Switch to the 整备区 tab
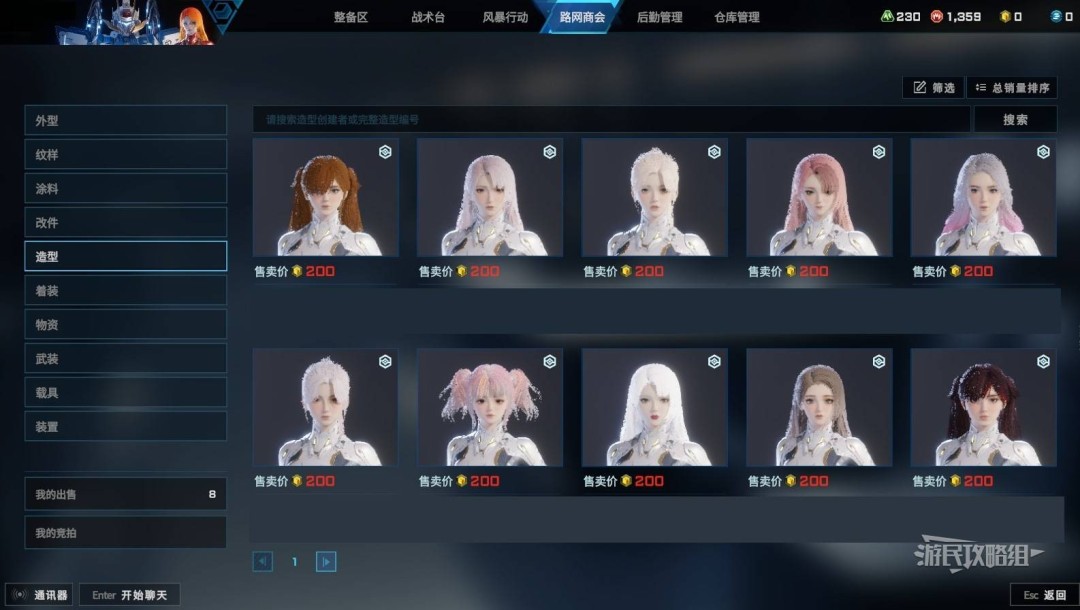The width and height of the screenshot is (1080, 610). pyautogui.click(x=350, y=17)
